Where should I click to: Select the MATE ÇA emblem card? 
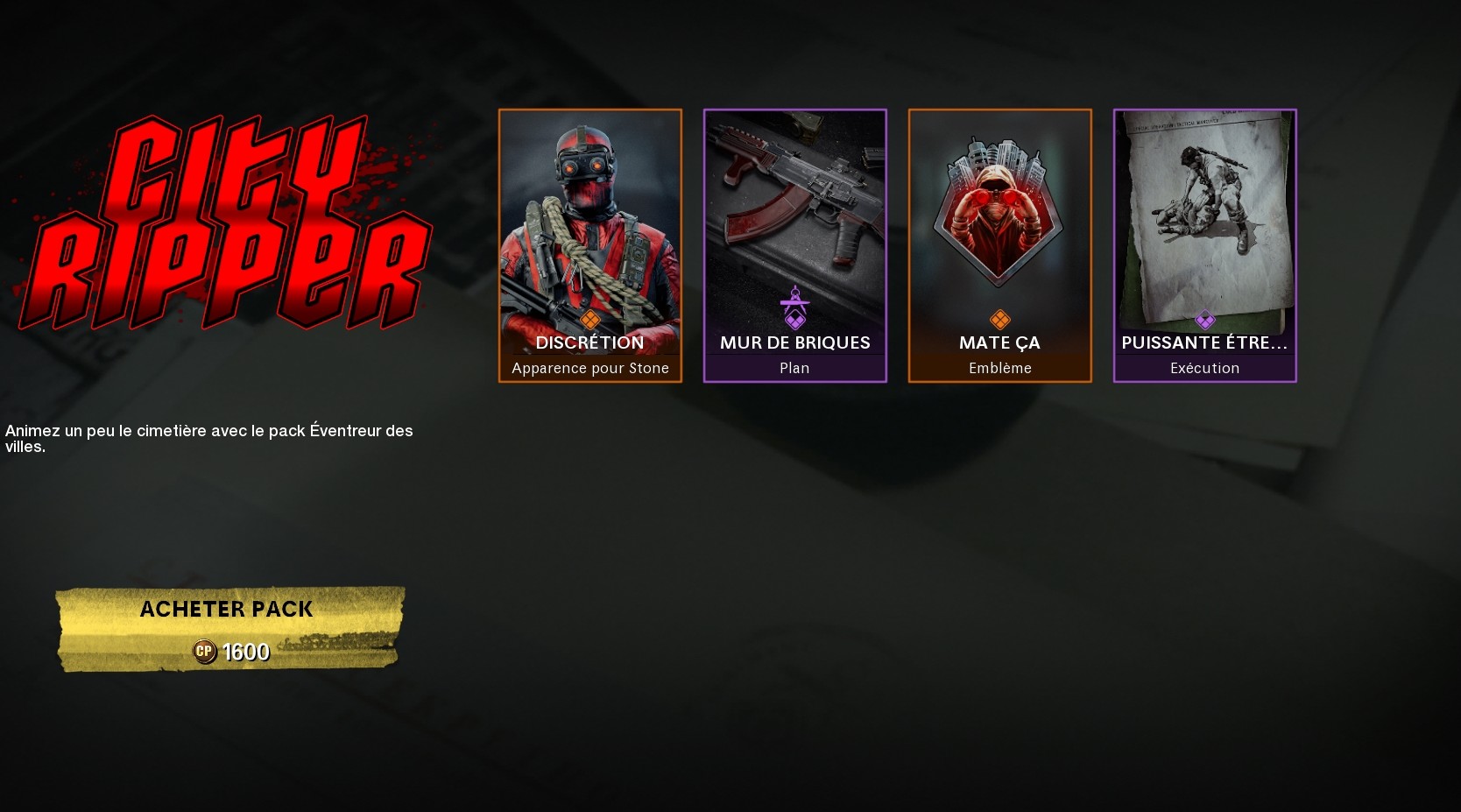pyautogui.click(x=999, y=245)
